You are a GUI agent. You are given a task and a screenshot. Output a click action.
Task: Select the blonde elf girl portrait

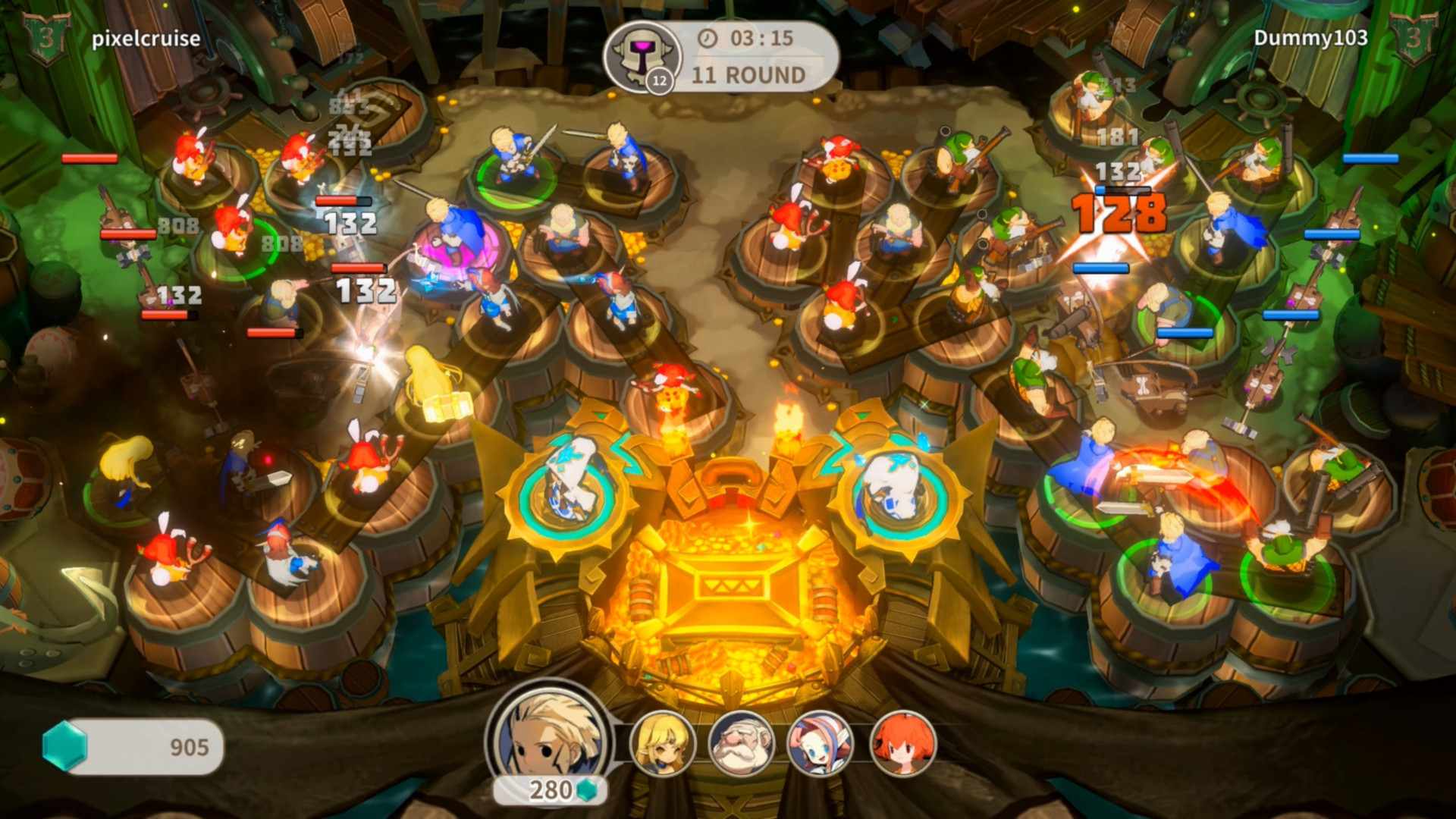point(663,743)
